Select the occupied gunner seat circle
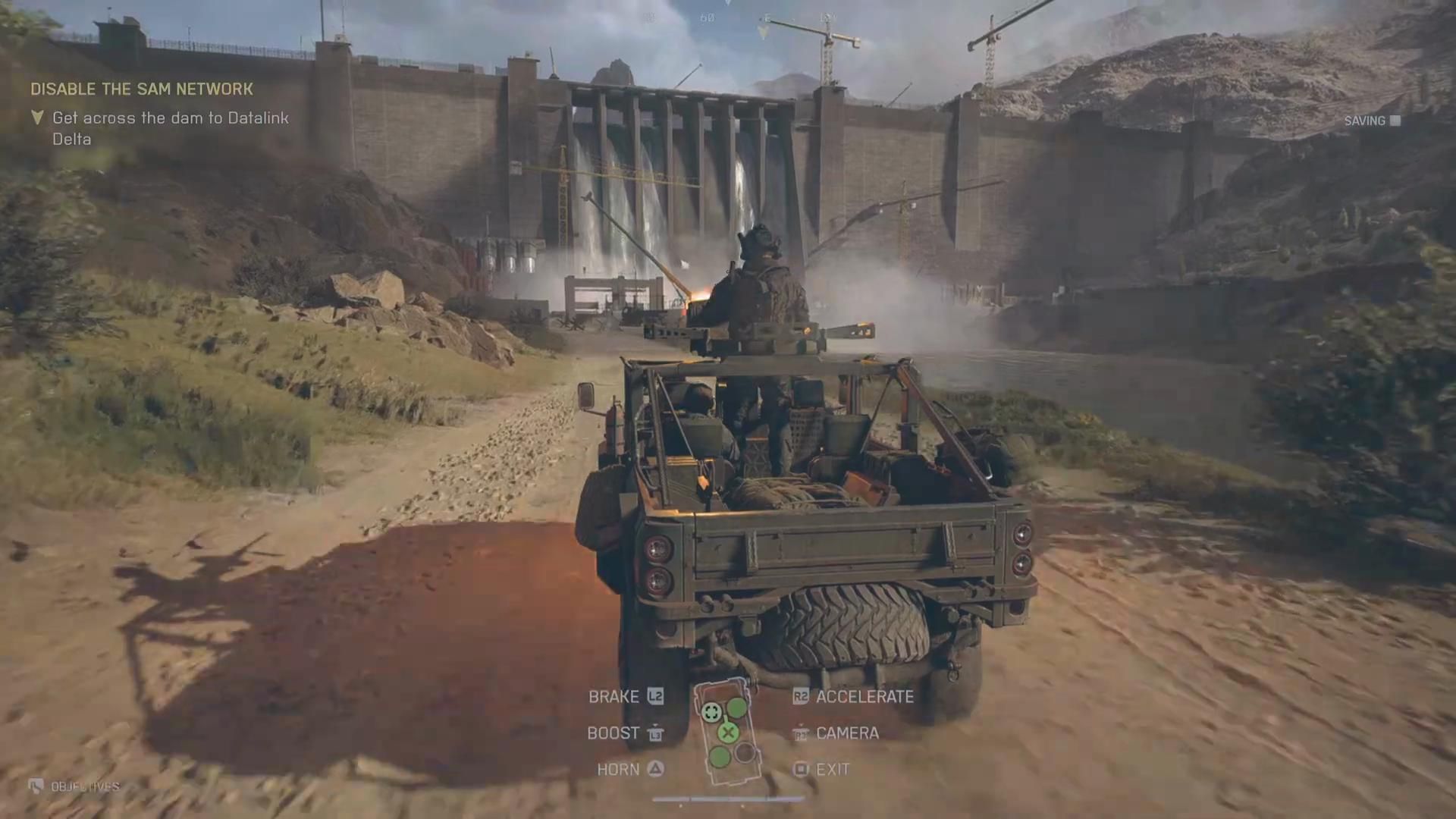1456x819 pixels. pyautogui.click(x=711, y=712)
